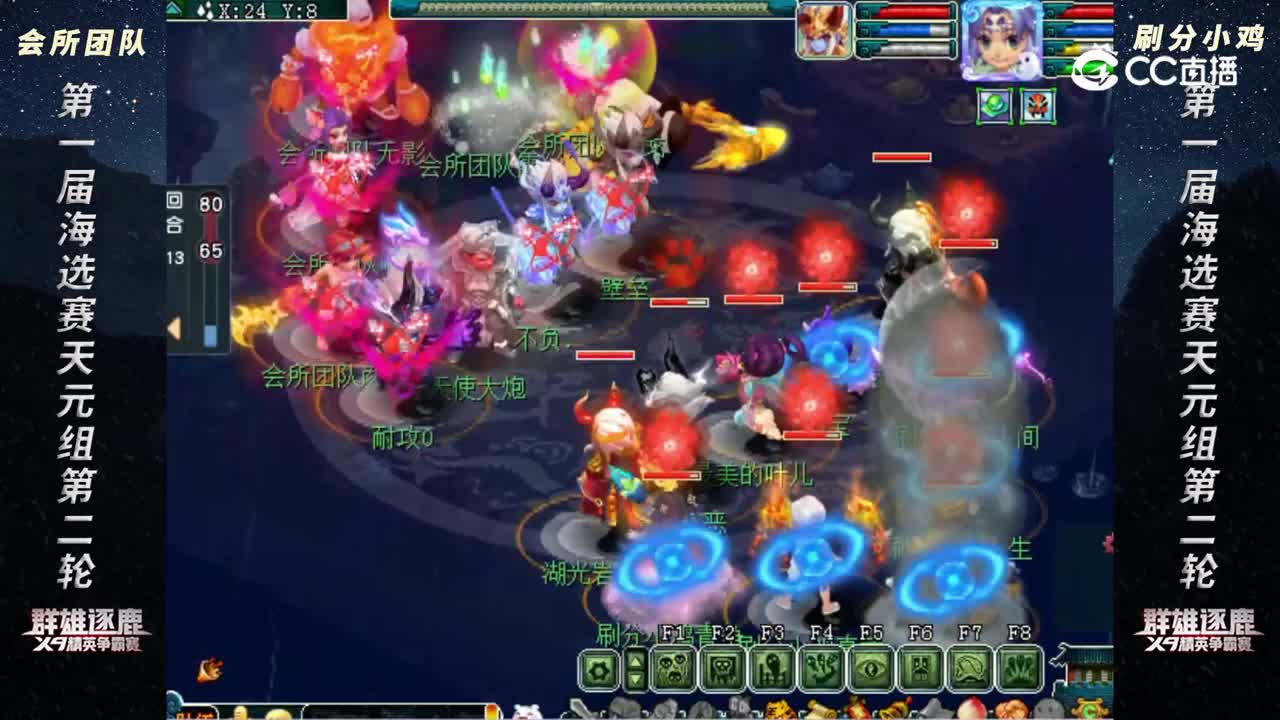Click the blue slider handle on the round gauge
This screenshot has width=1280, height=720.
(x=210, y=334)
